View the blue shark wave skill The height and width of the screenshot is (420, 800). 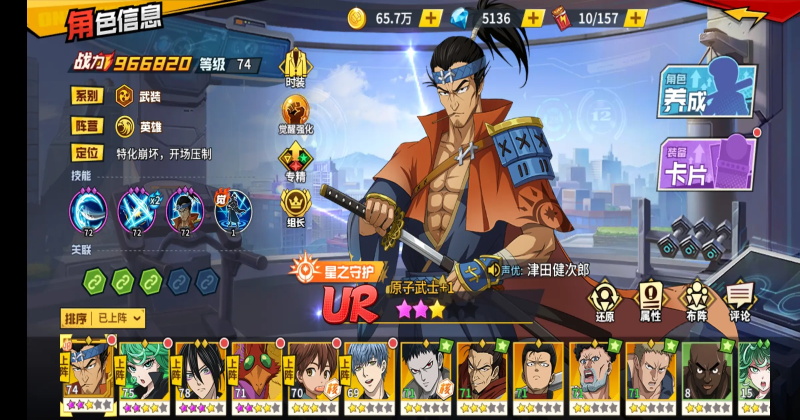click(x=87, y=212)
